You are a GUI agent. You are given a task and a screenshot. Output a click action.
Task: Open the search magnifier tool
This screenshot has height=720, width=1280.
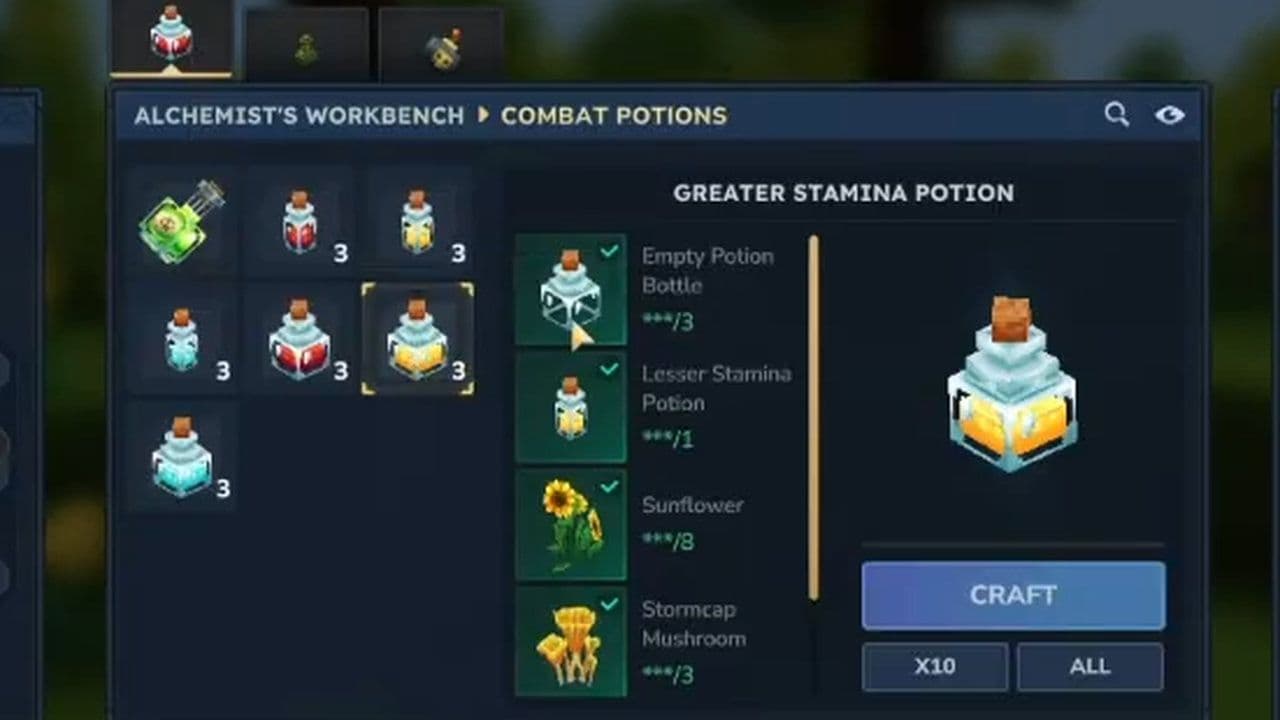[x=1117, y=114]
